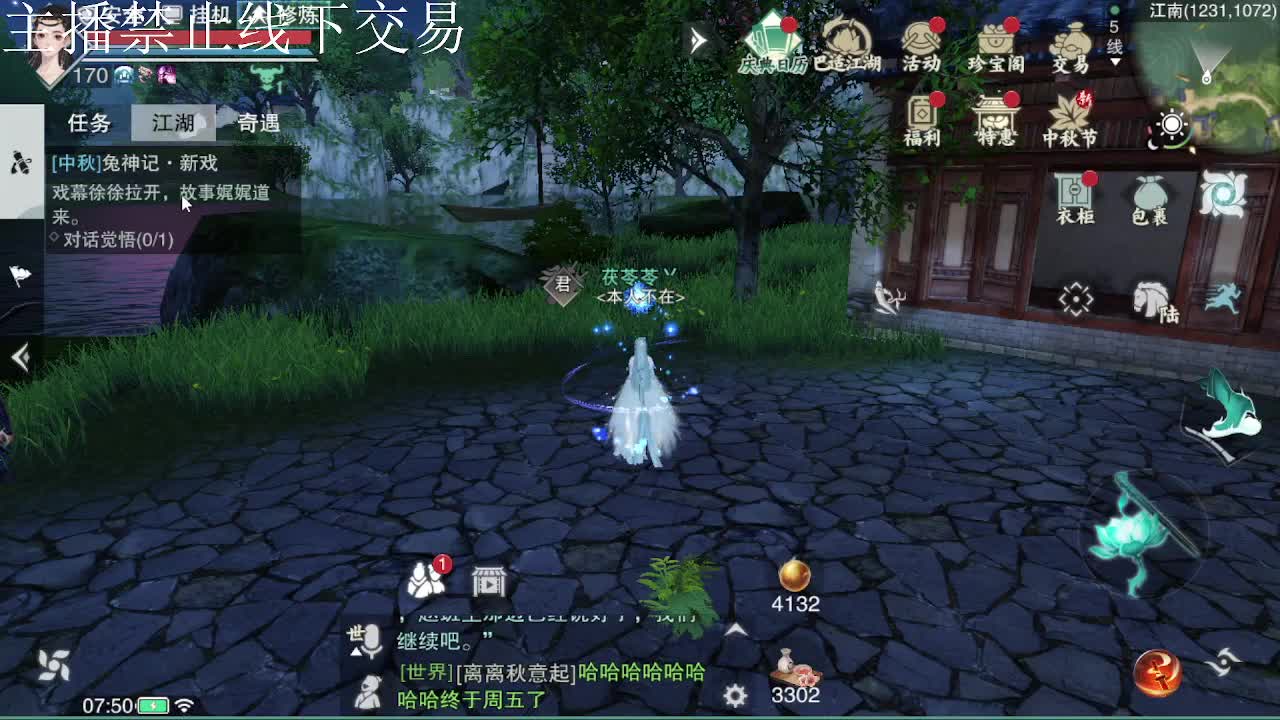Switch to the 任务 tasks tab

pos(88,122)
